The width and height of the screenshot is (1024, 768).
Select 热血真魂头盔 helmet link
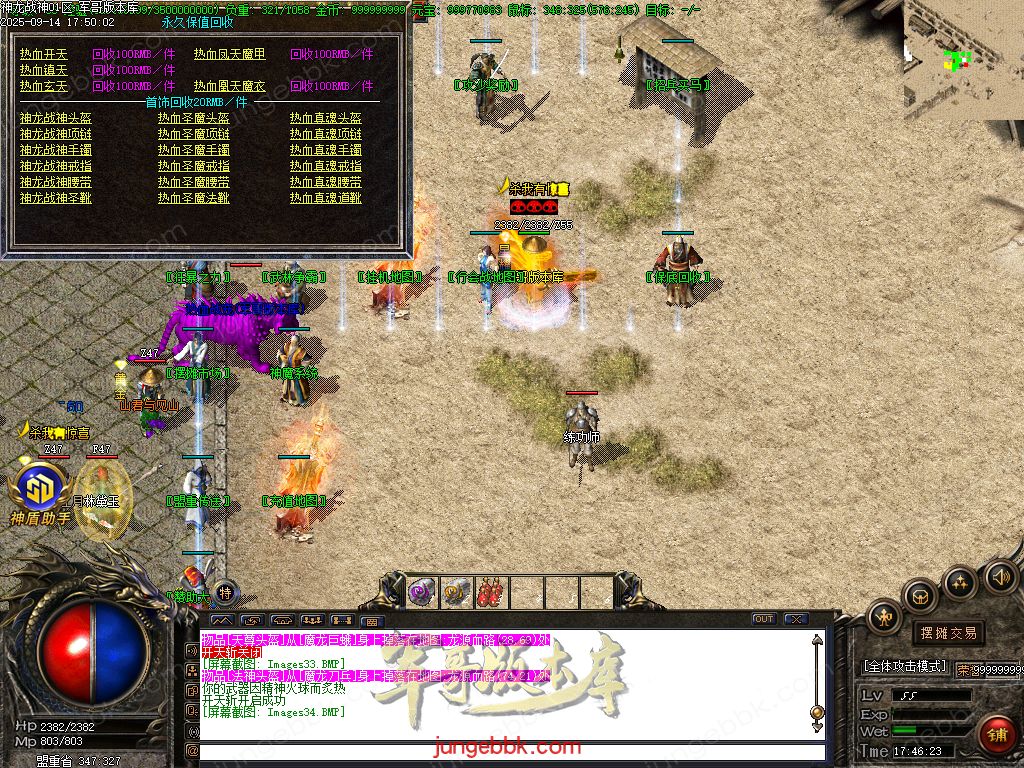(326, 118)
